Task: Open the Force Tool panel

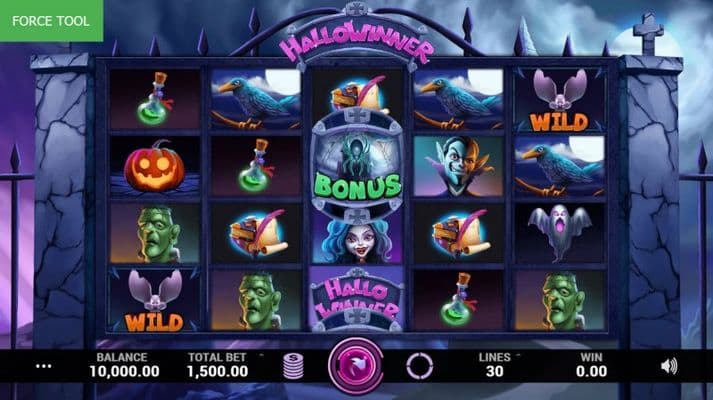Action: coord(51,20)
